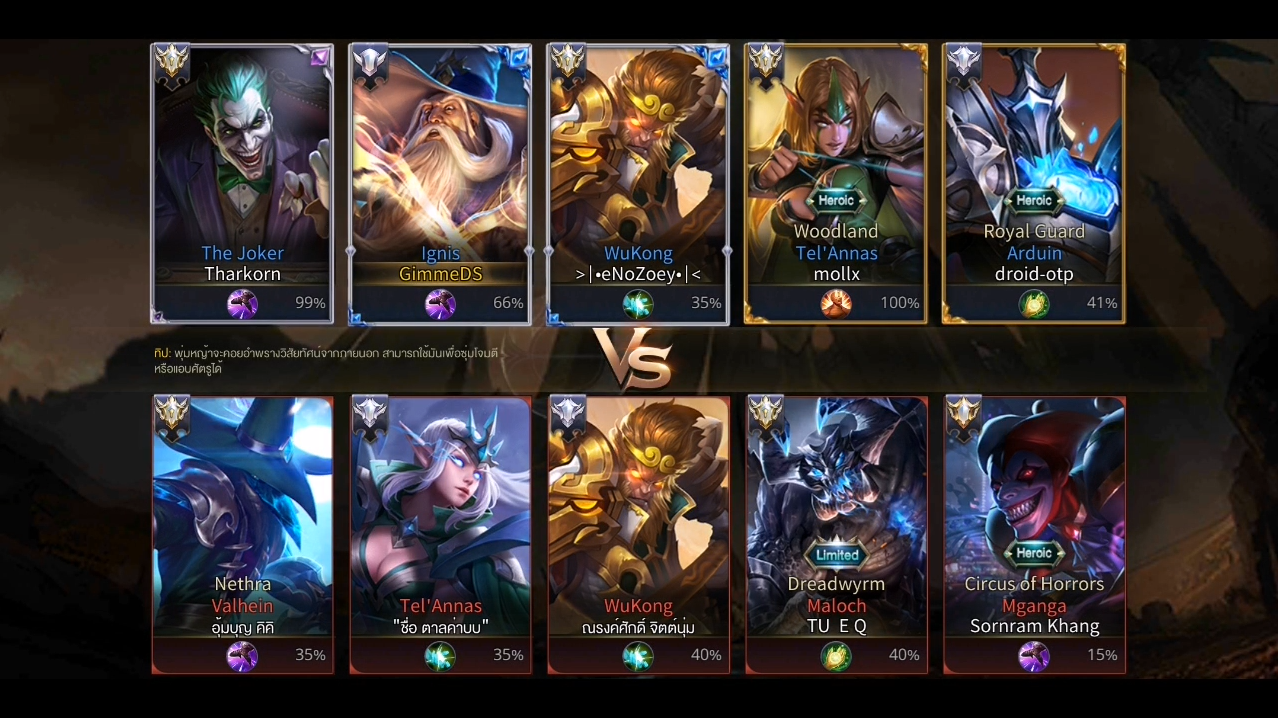The height and width of the screenshot is (718, 1278).
Task: Click the talent icon below TU E Q
Action: pos(836,656)
